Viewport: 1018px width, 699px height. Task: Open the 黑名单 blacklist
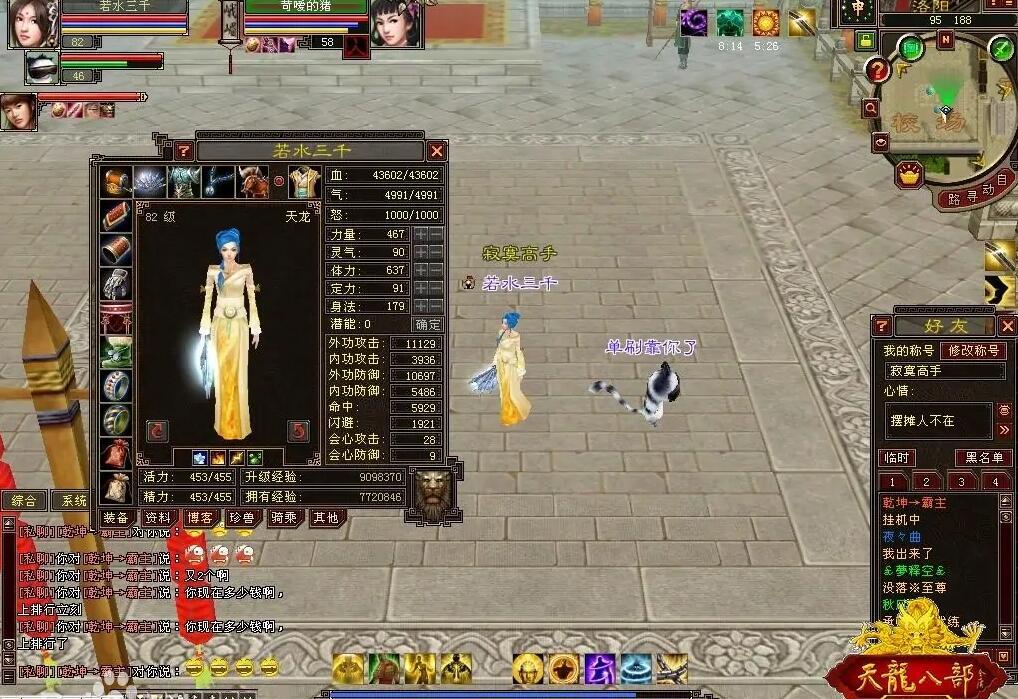pos(982,458)
